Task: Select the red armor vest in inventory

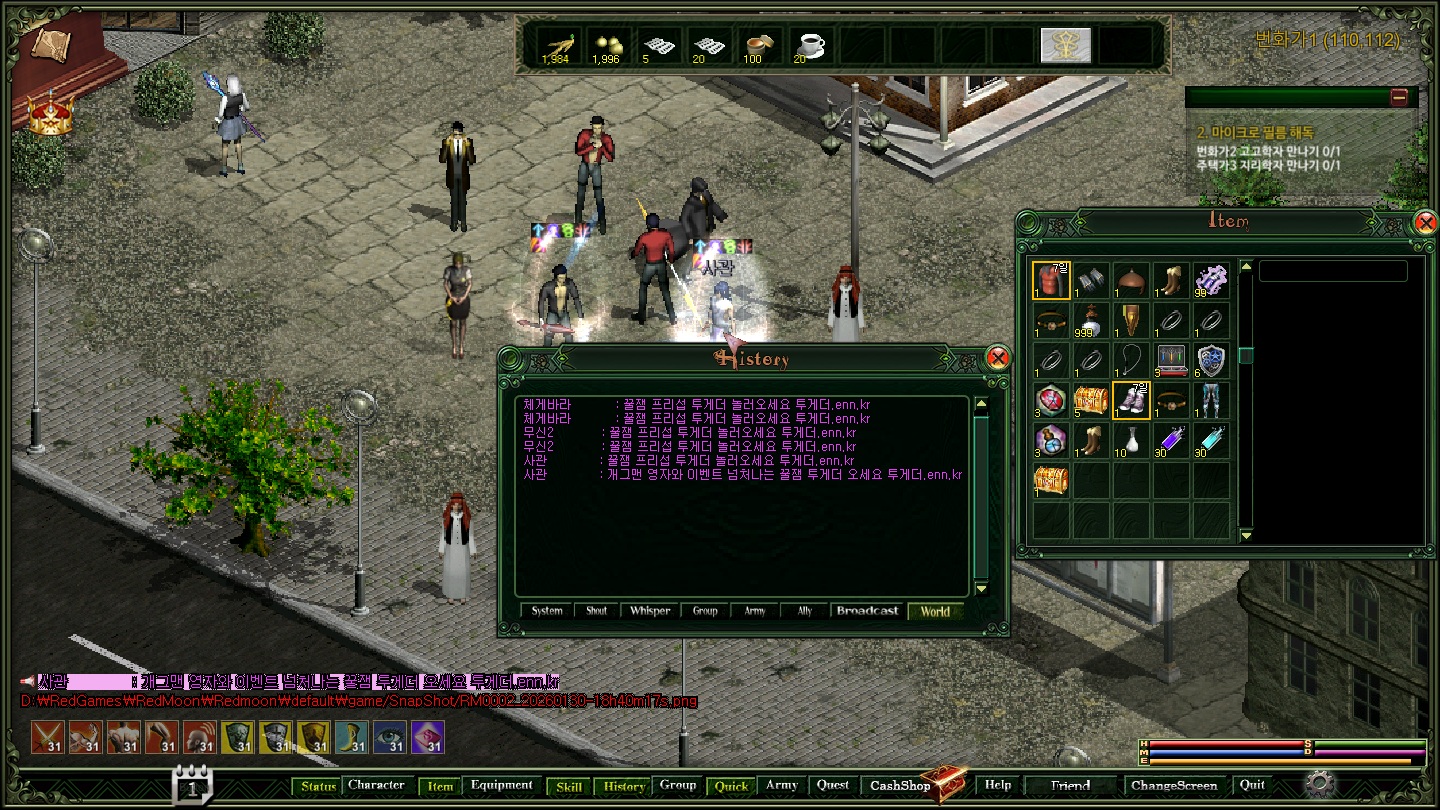Action: (x=1051, y=281)
